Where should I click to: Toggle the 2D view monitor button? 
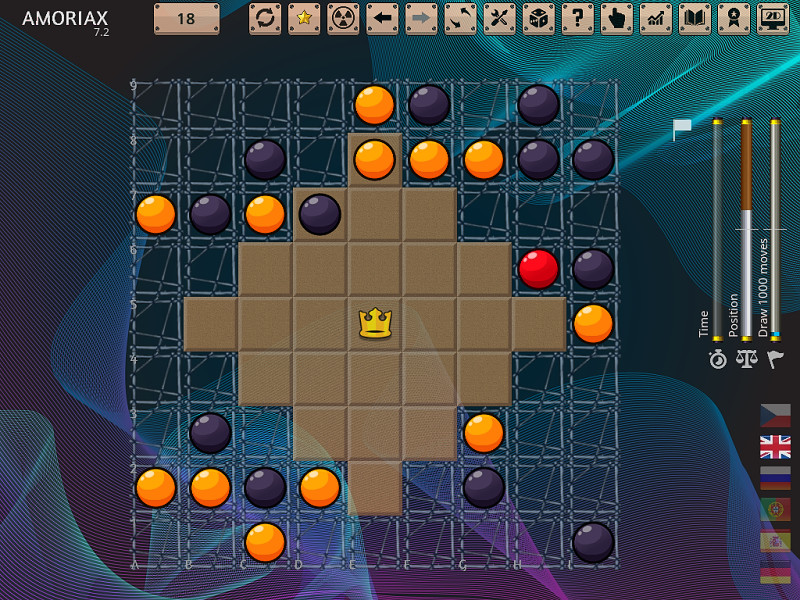(x=772, y=18)
